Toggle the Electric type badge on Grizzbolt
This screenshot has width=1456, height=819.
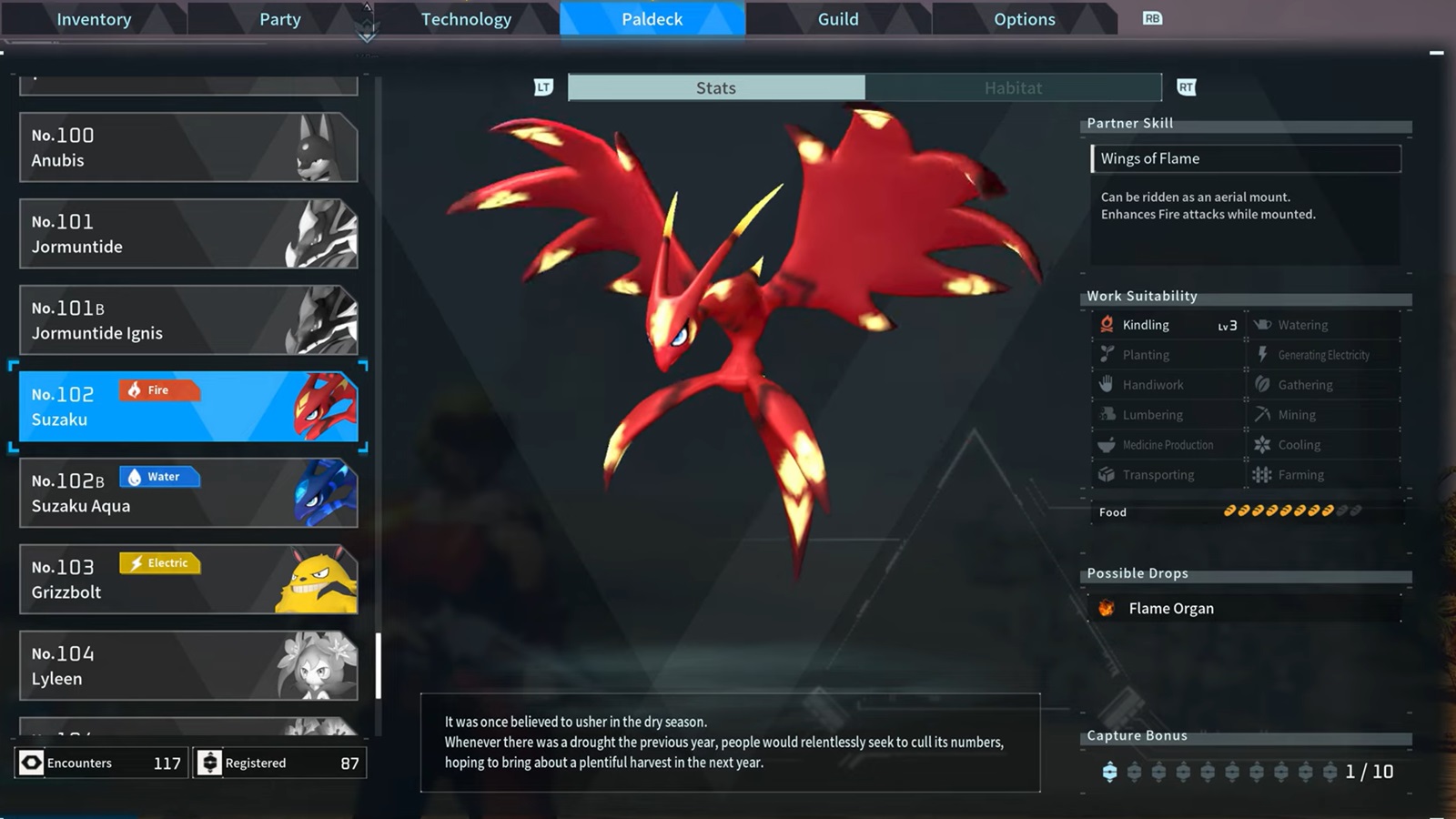point(159,563)
